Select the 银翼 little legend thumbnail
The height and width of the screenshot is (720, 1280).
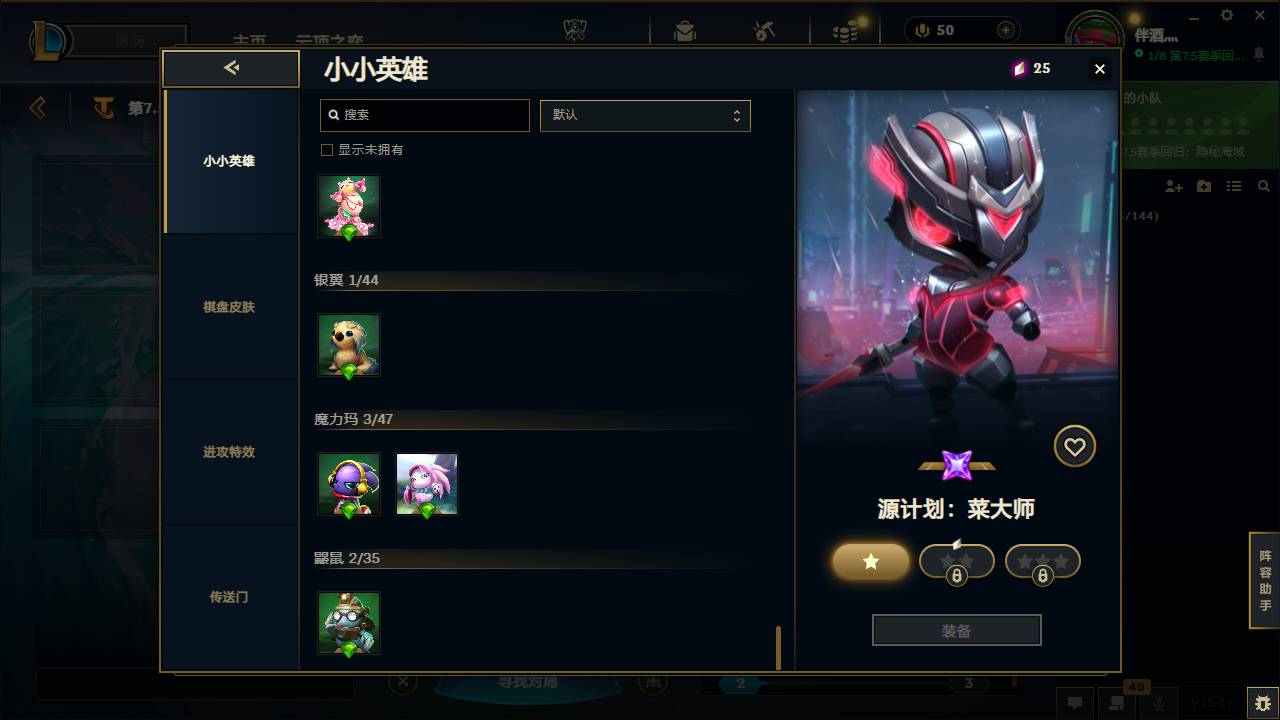348,345
